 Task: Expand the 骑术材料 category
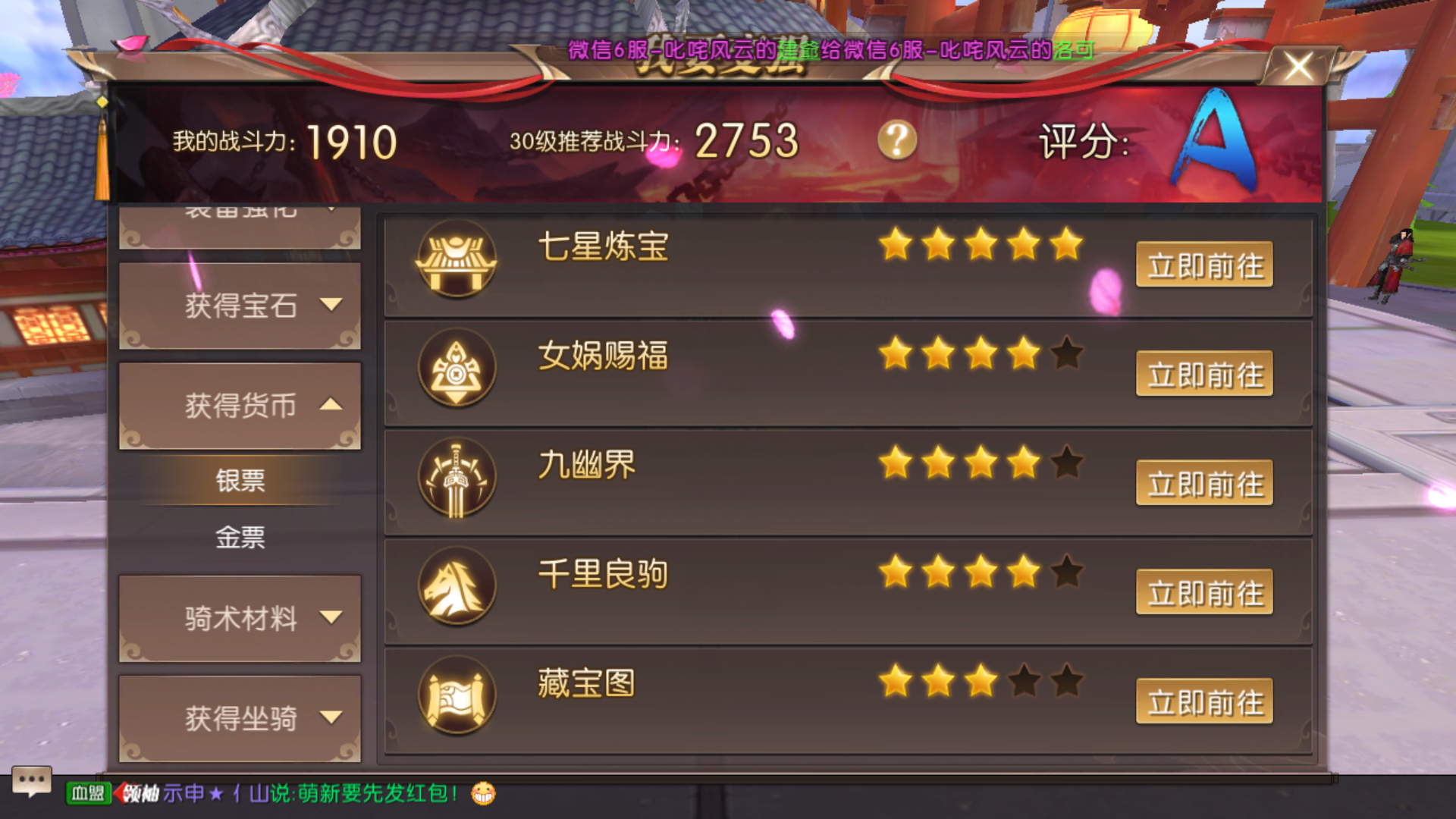pyautogui.click(x=240, y=620)
